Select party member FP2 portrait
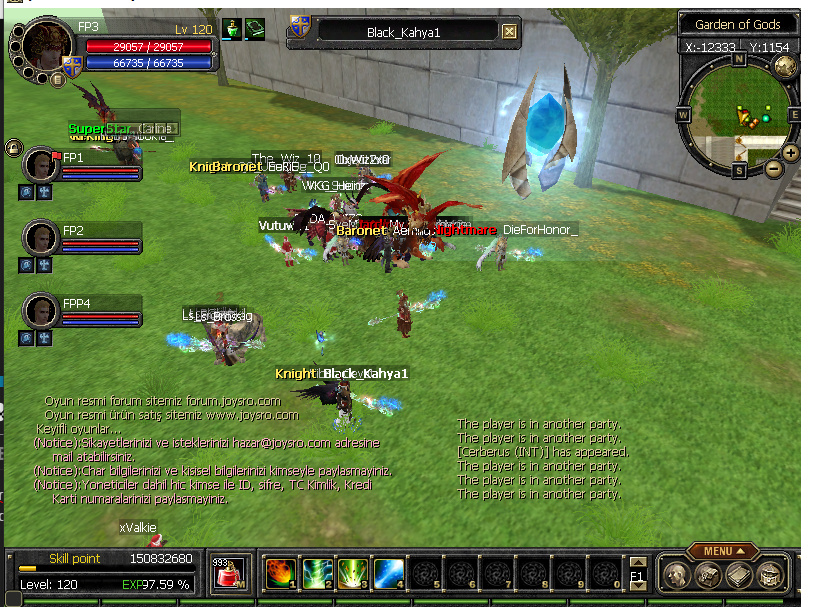Viewport: 819px width, 607px height. click(41, 237)
